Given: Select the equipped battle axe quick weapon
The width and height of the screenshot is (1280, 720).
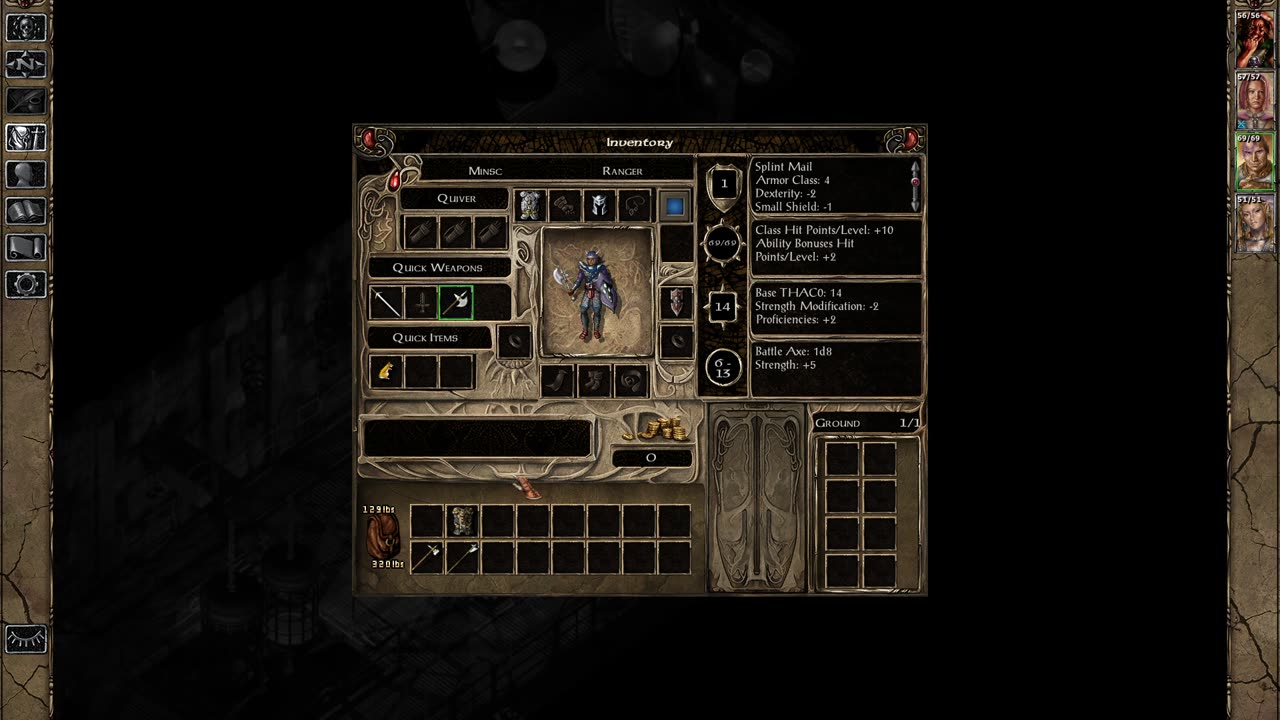Looking at the screenshot, I should [x=456, y=302].
